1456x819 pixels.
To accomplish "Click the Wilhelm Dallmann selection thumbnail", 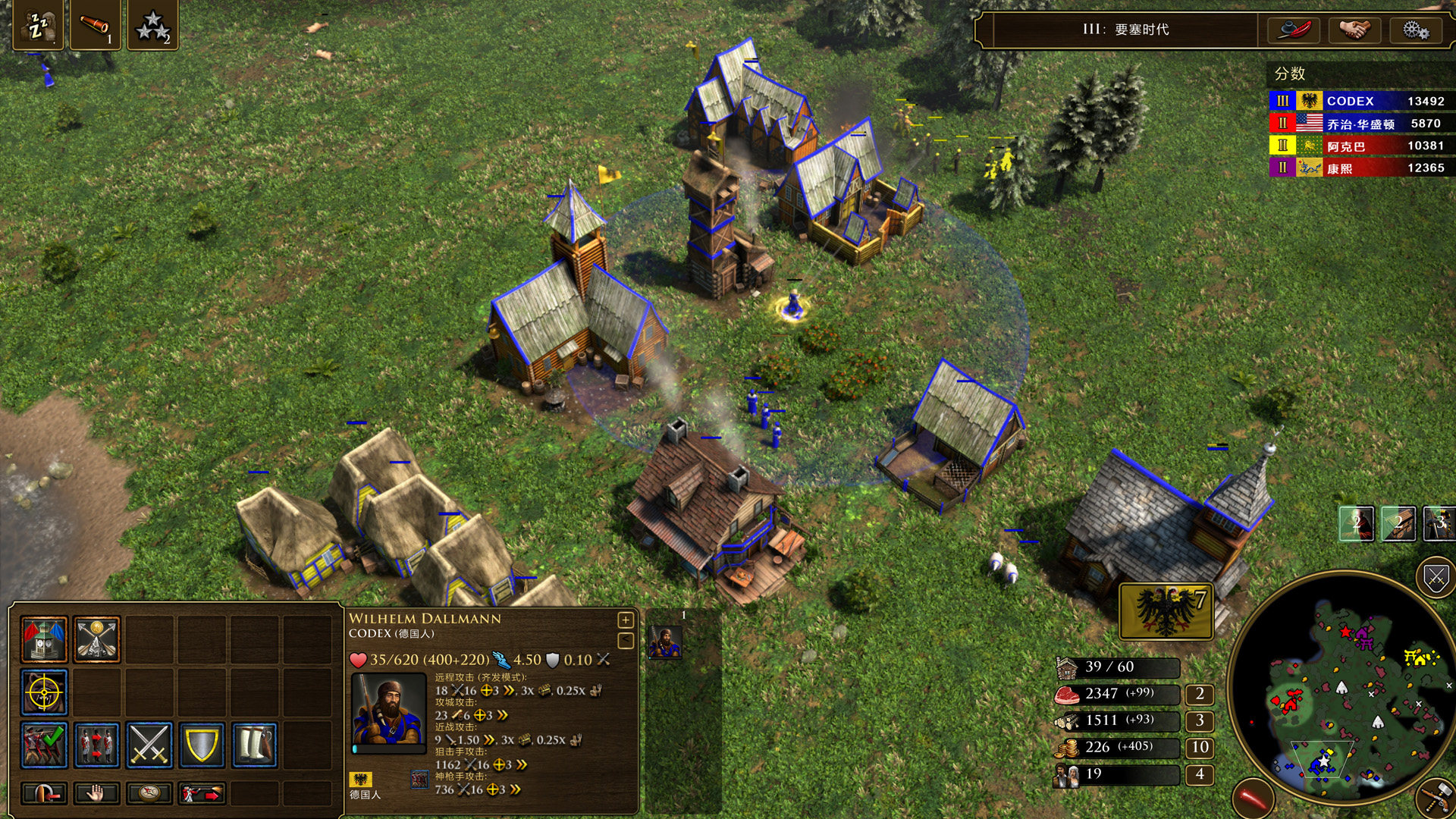I will pos(665,642).
